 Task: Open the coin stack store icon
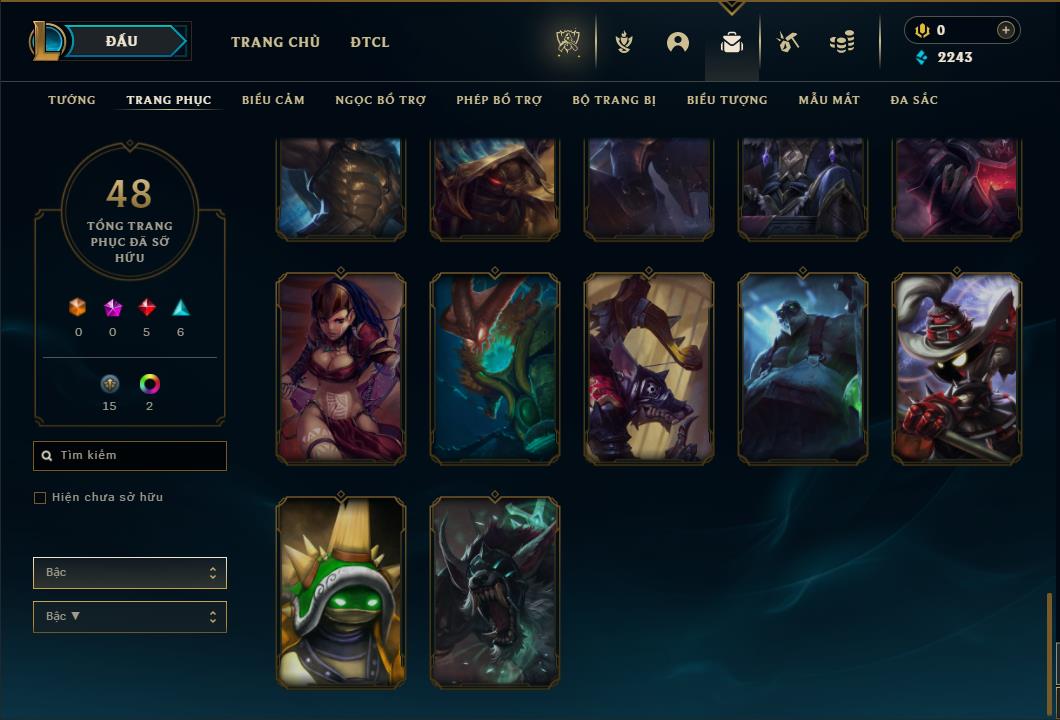[x=842, y=42]
